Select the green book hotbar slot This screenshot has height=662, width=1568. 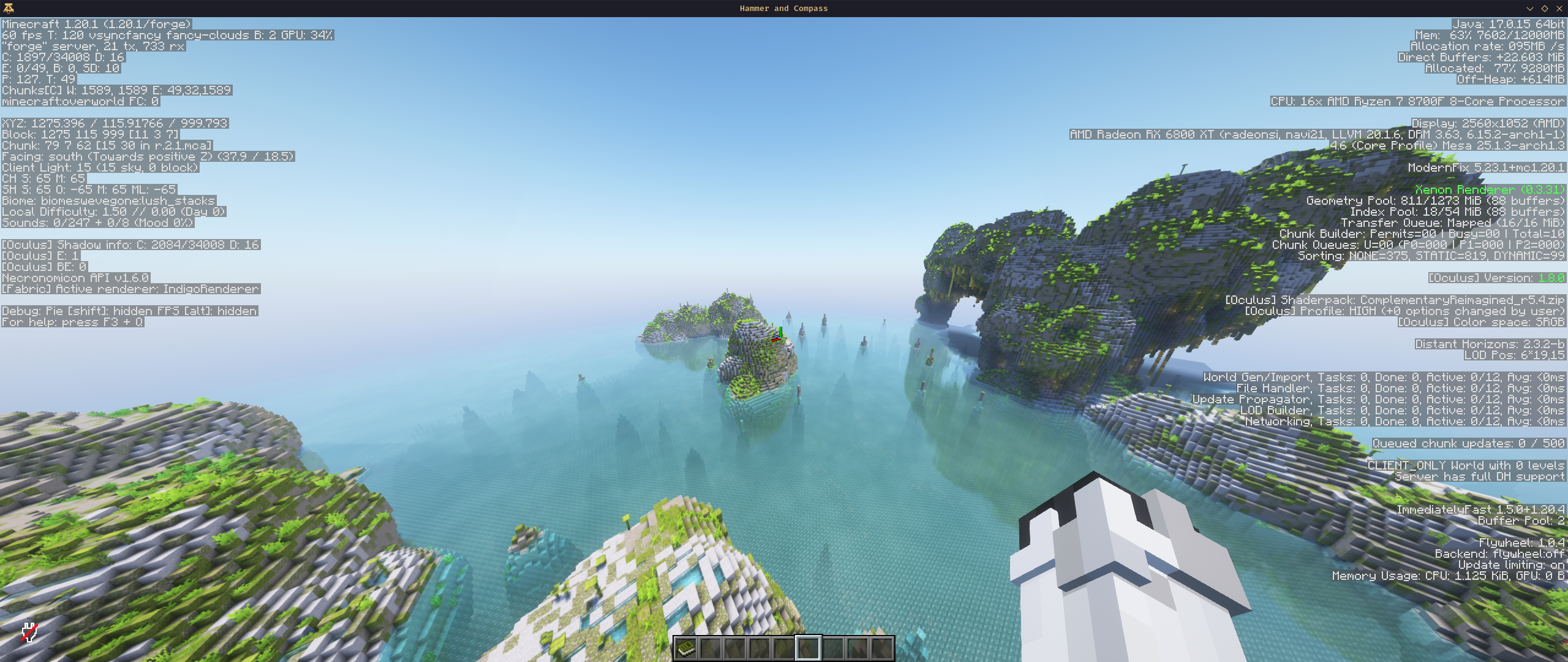tap(686, 648)
